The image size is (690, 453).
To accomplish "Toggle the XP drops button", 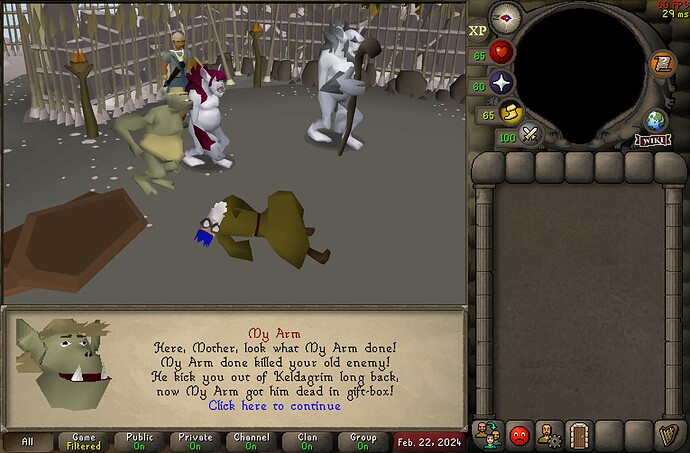I will [x=478, y=31].
